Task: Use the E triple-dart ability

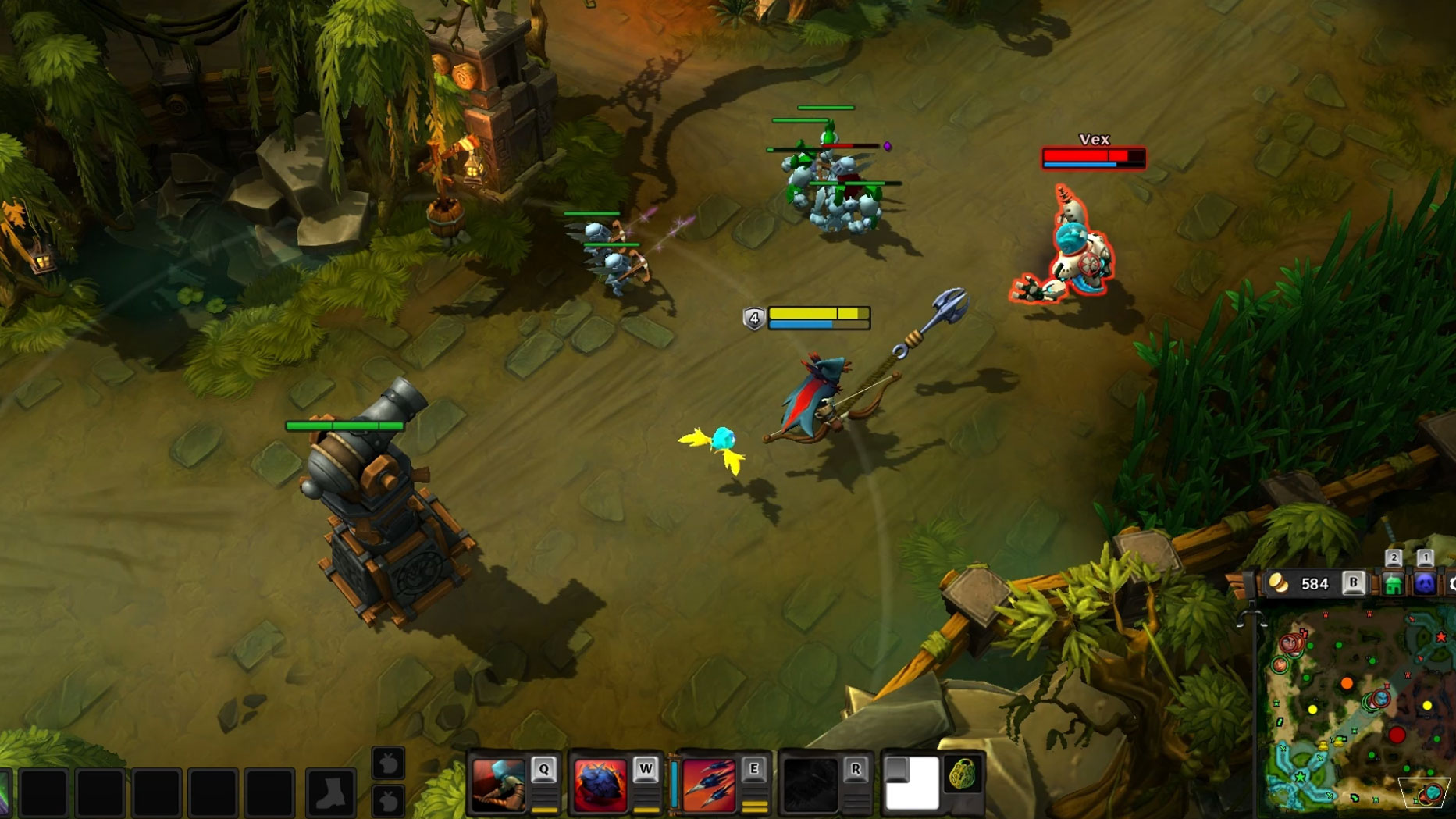Action: click(708, 784)
